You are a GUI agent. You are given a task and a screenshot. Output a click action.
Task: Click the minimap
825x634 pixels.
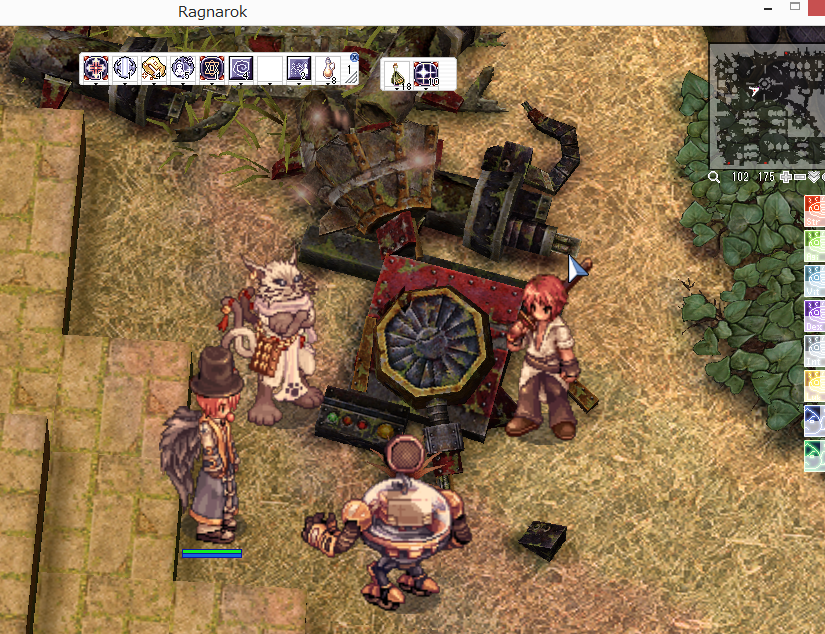point(767,106)
